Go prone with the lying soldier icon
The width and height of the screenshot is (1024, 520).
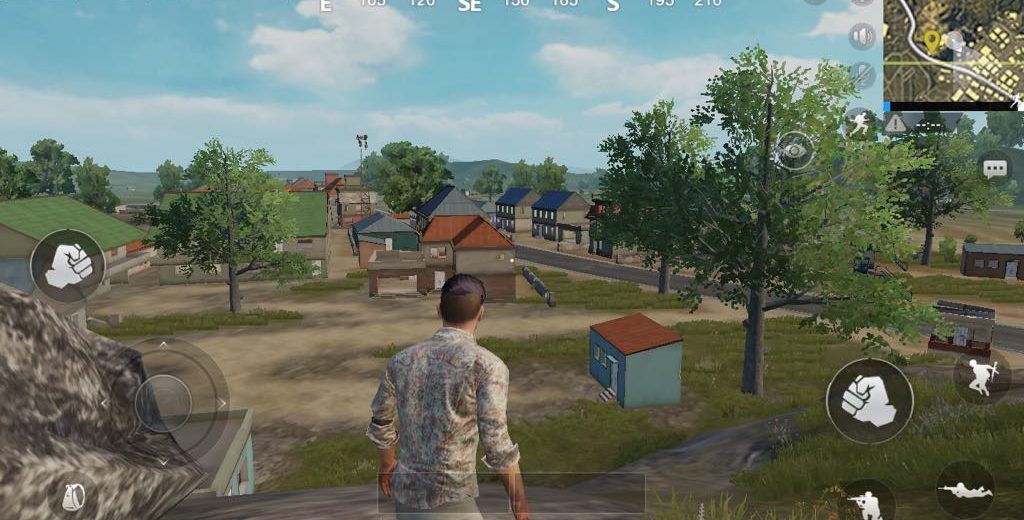coord(965,490)
